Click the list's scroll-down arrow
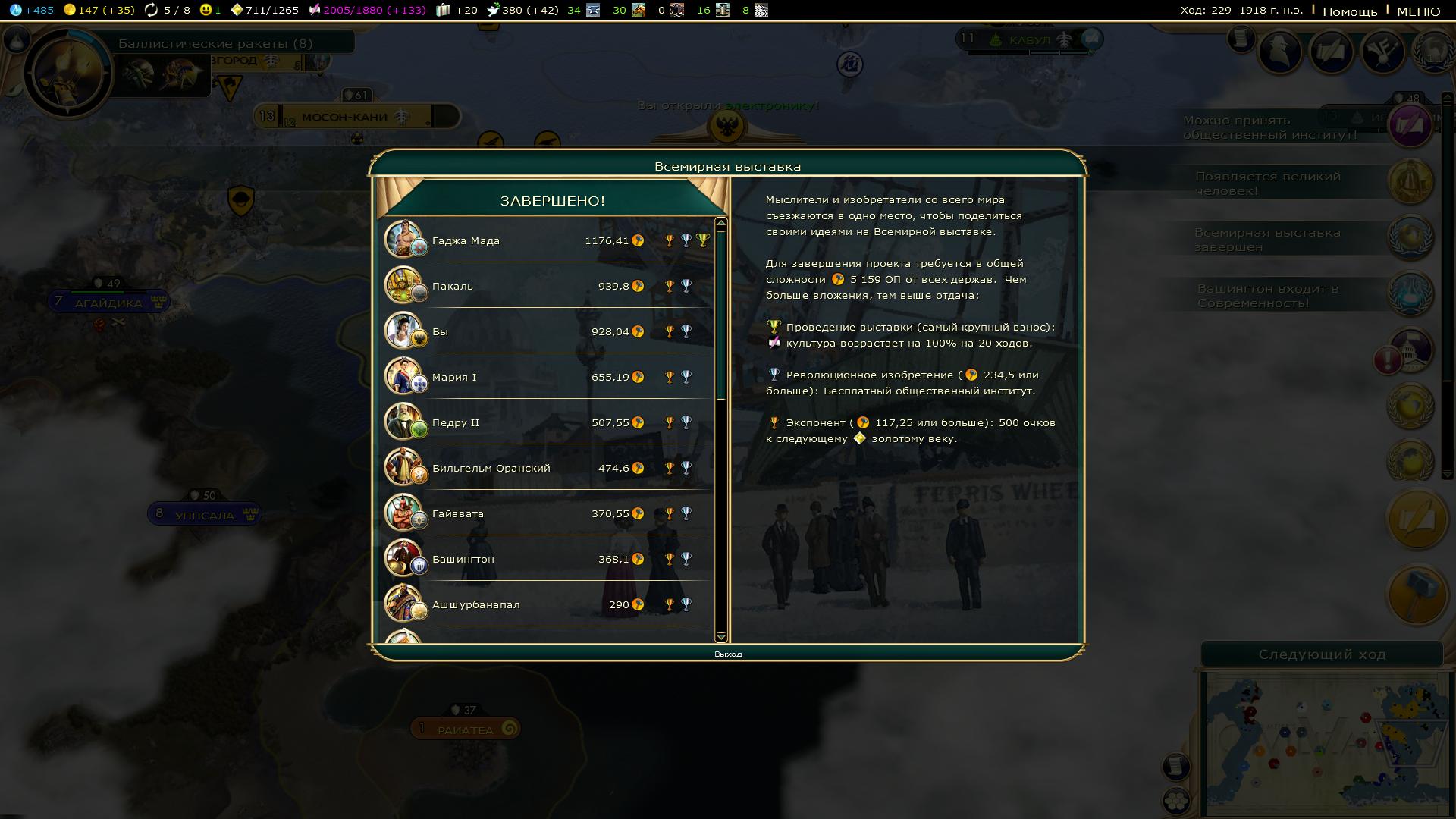Screen dimensions: 1456x819 720,636
